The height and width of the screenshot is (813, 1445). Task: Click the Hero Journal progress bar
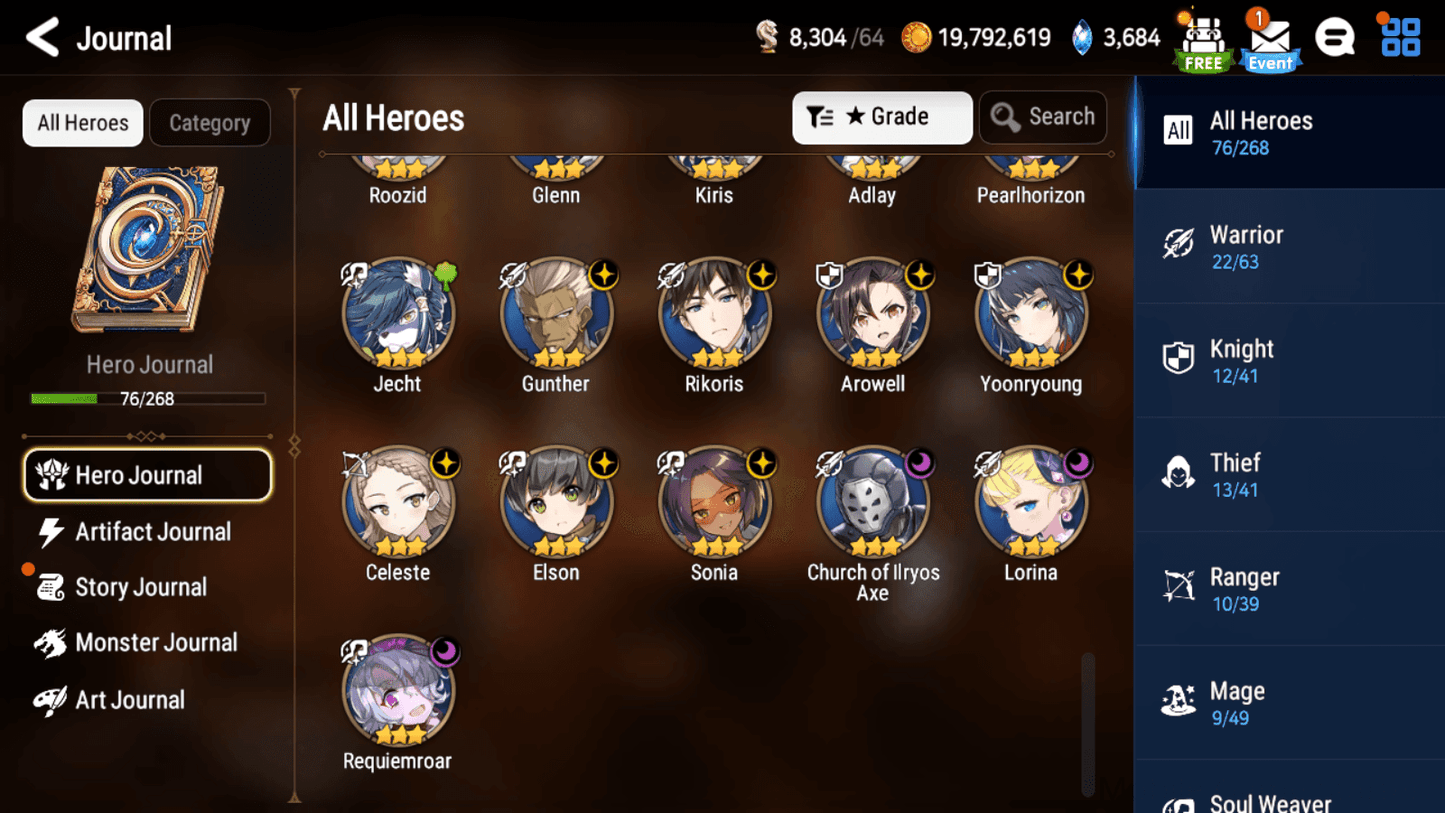(x=150, y=398)
